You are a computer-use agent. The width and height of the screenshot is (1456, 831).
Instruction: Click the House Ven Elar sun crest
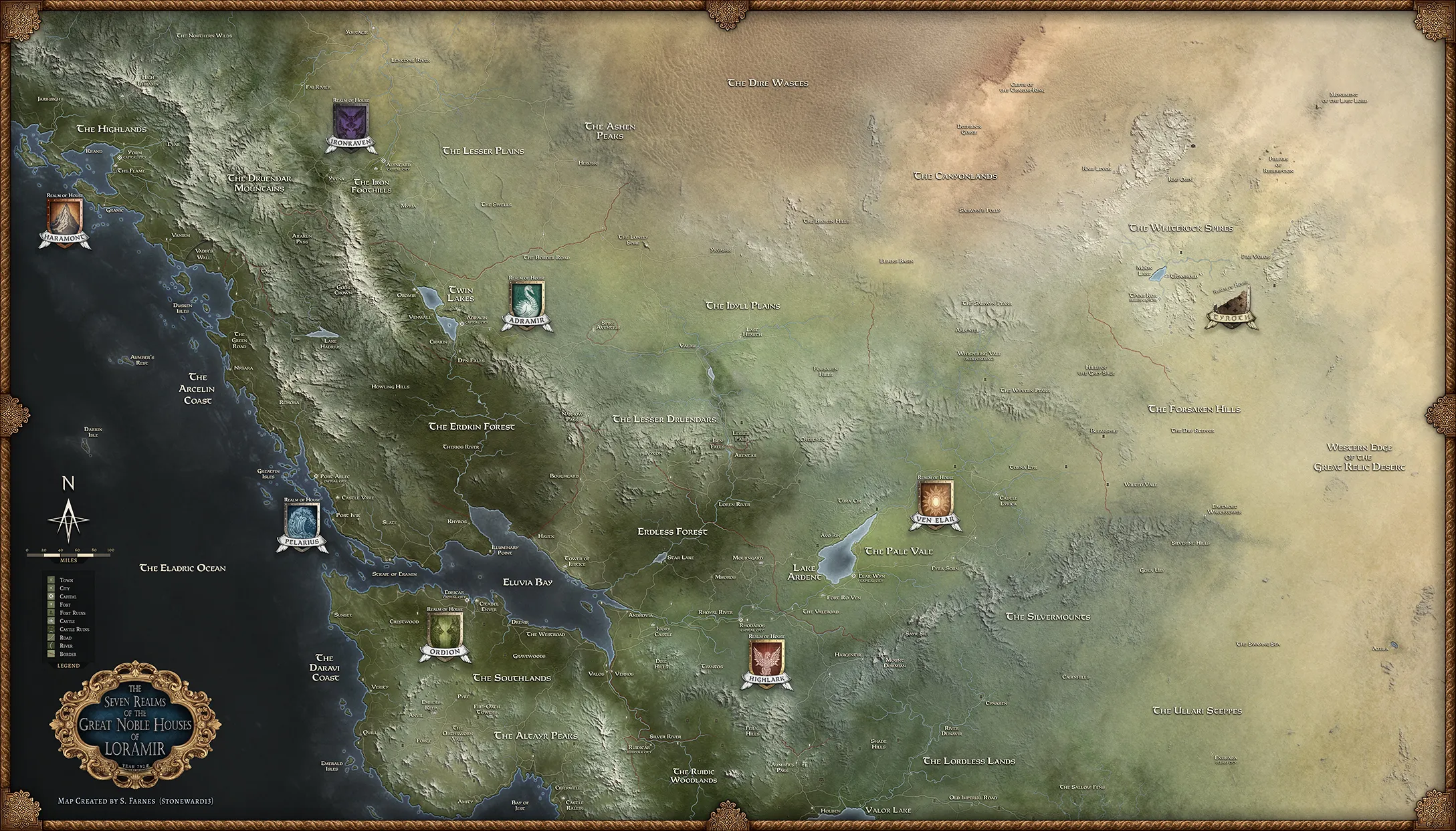(x=936, y=501)
